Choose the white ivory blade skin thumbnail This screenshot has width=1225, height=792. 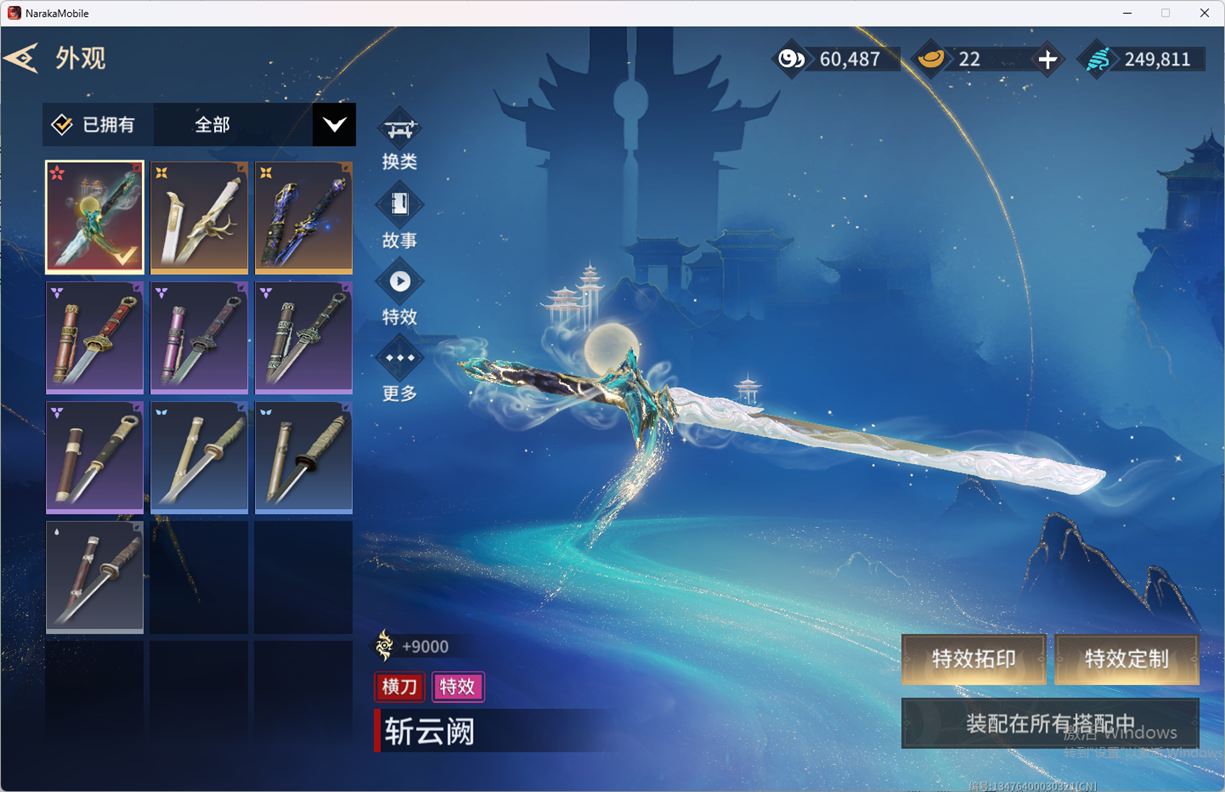click(x=199, y=216)
